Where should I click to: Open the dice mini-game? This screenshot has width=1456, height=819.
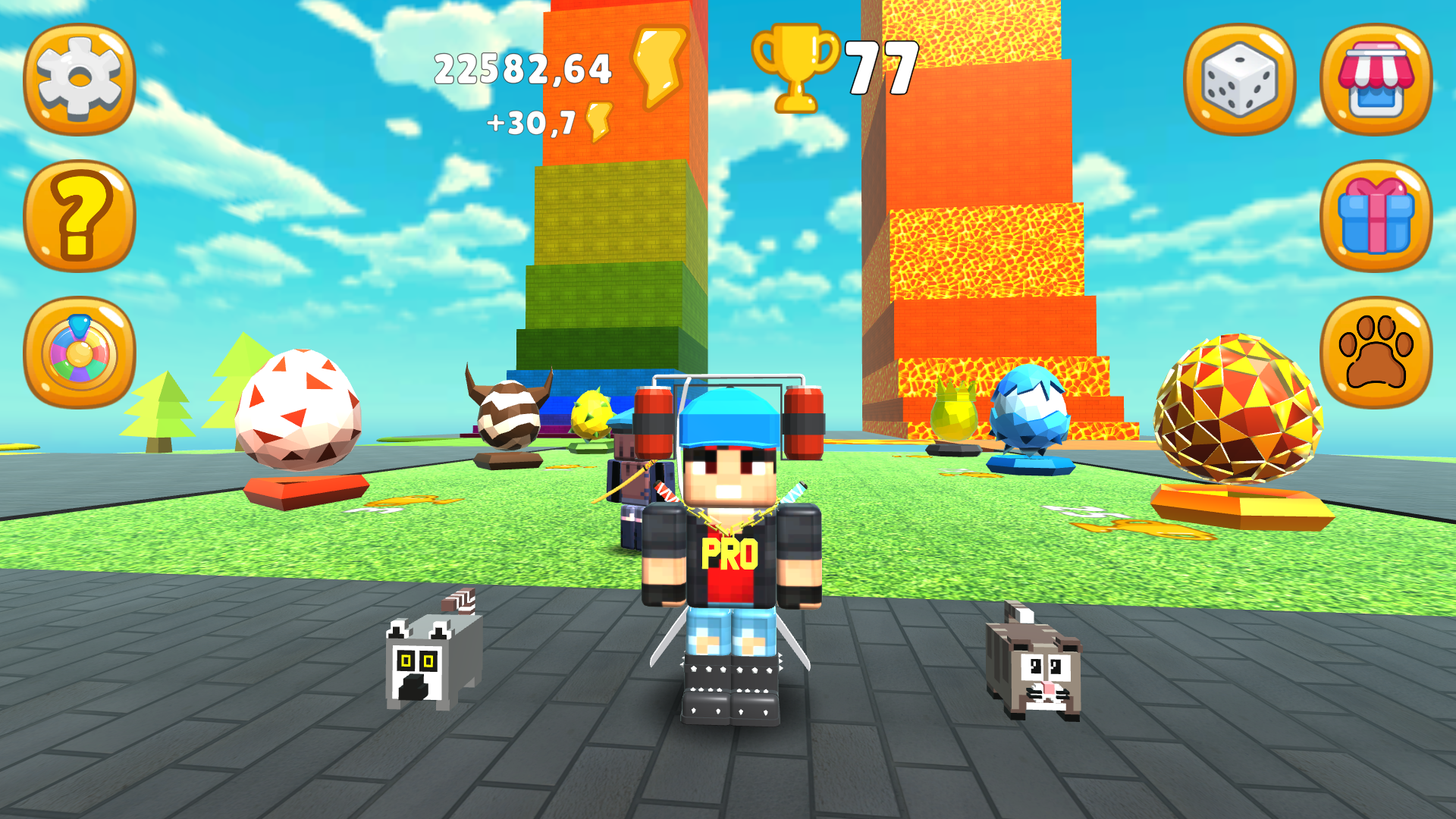[x=1241, y=76]
